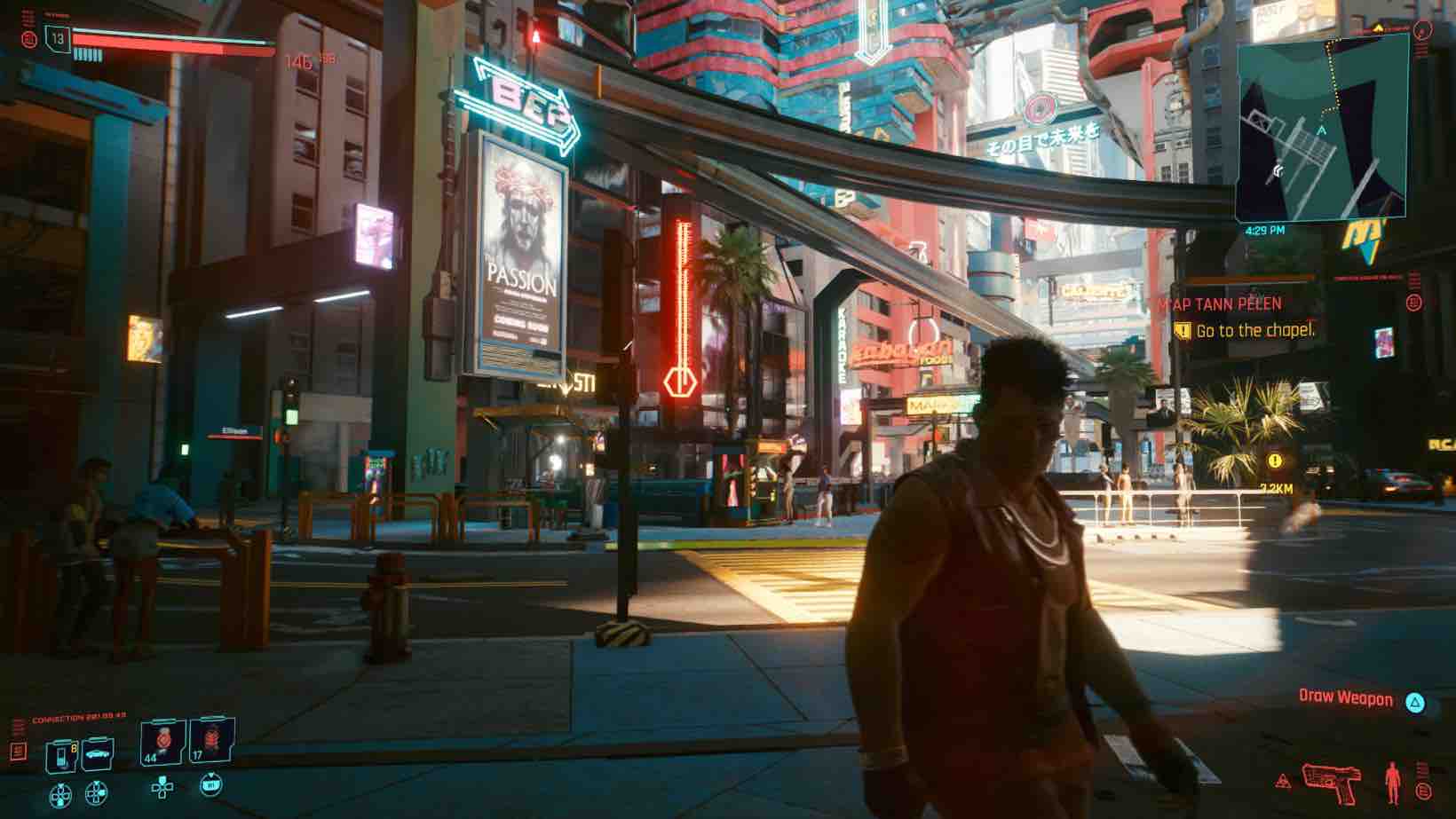Select the phone quick slot
Screen dimensions: 1456x819
click(x=62, y=755)
